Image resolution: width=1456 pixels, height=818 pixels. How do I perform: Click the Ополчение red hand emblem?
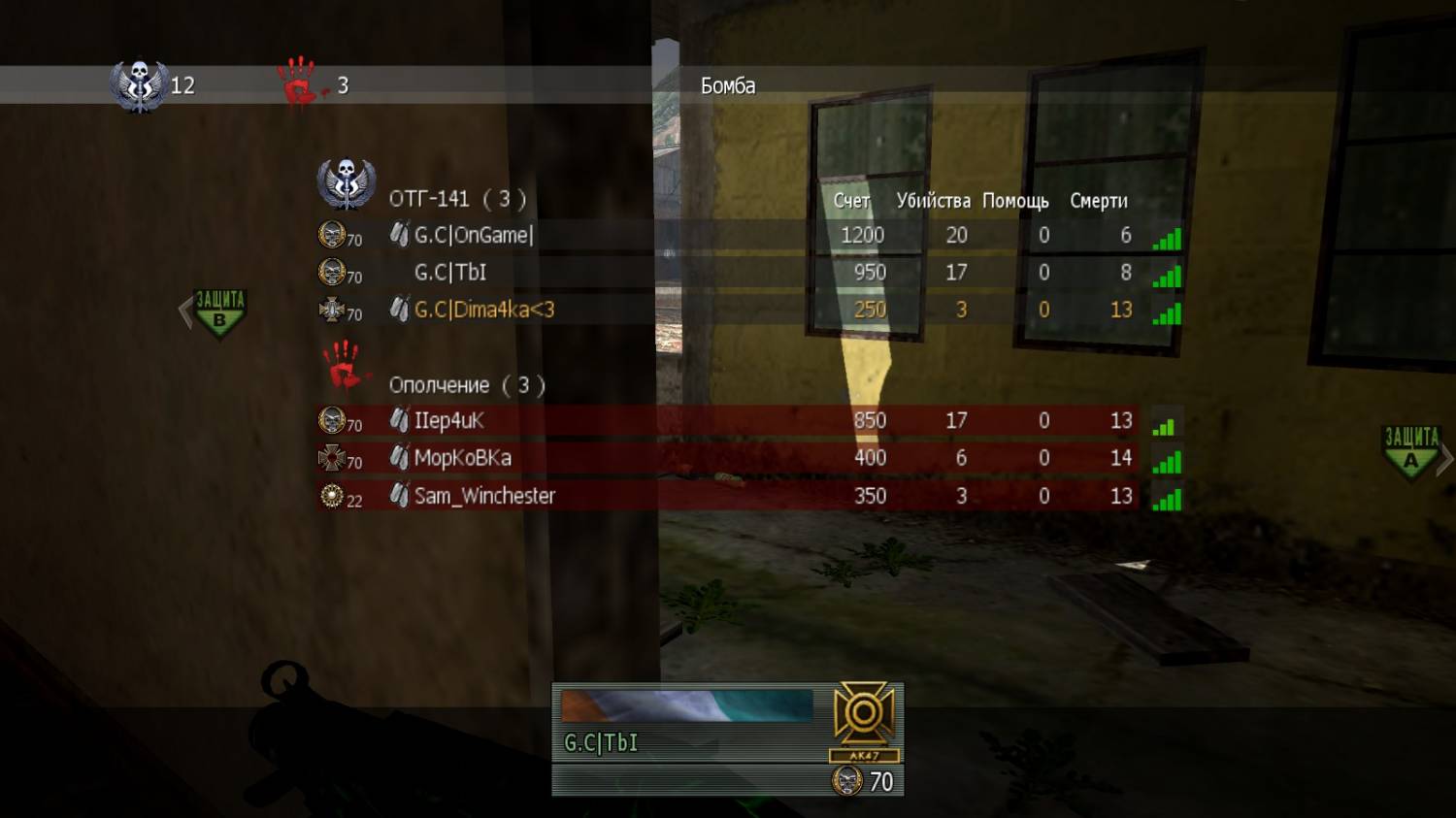[x=342, y=365]
